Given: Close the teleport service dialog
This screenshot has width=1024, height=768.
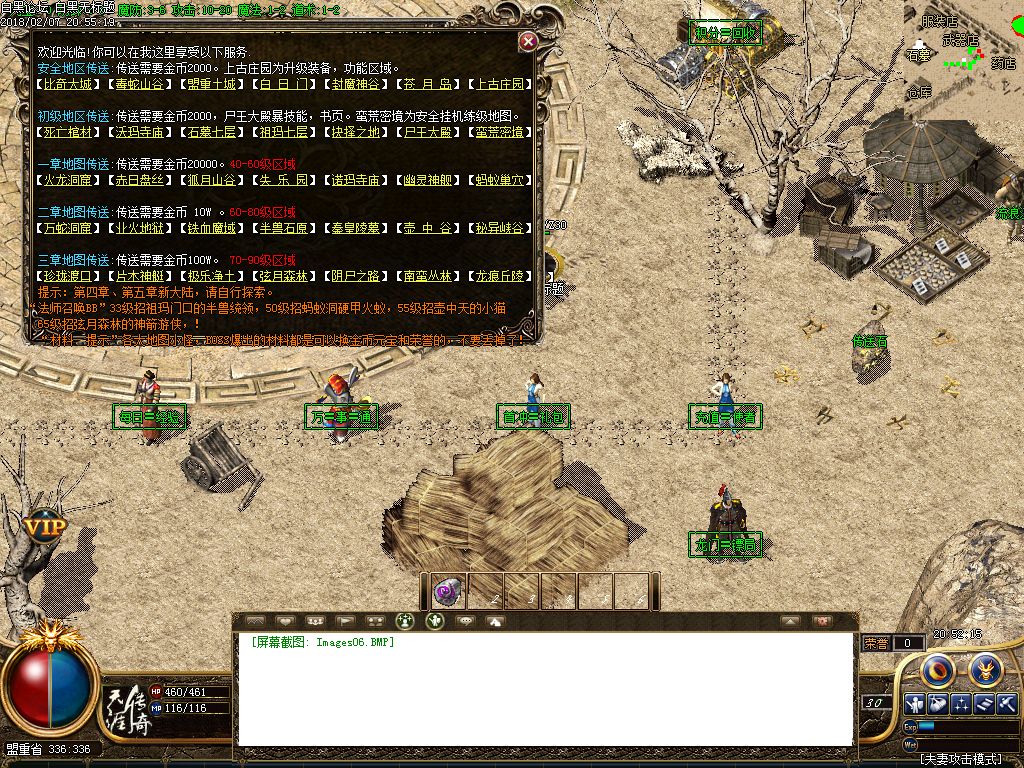Looking at the screenshot, I should [x=528, y=41].
